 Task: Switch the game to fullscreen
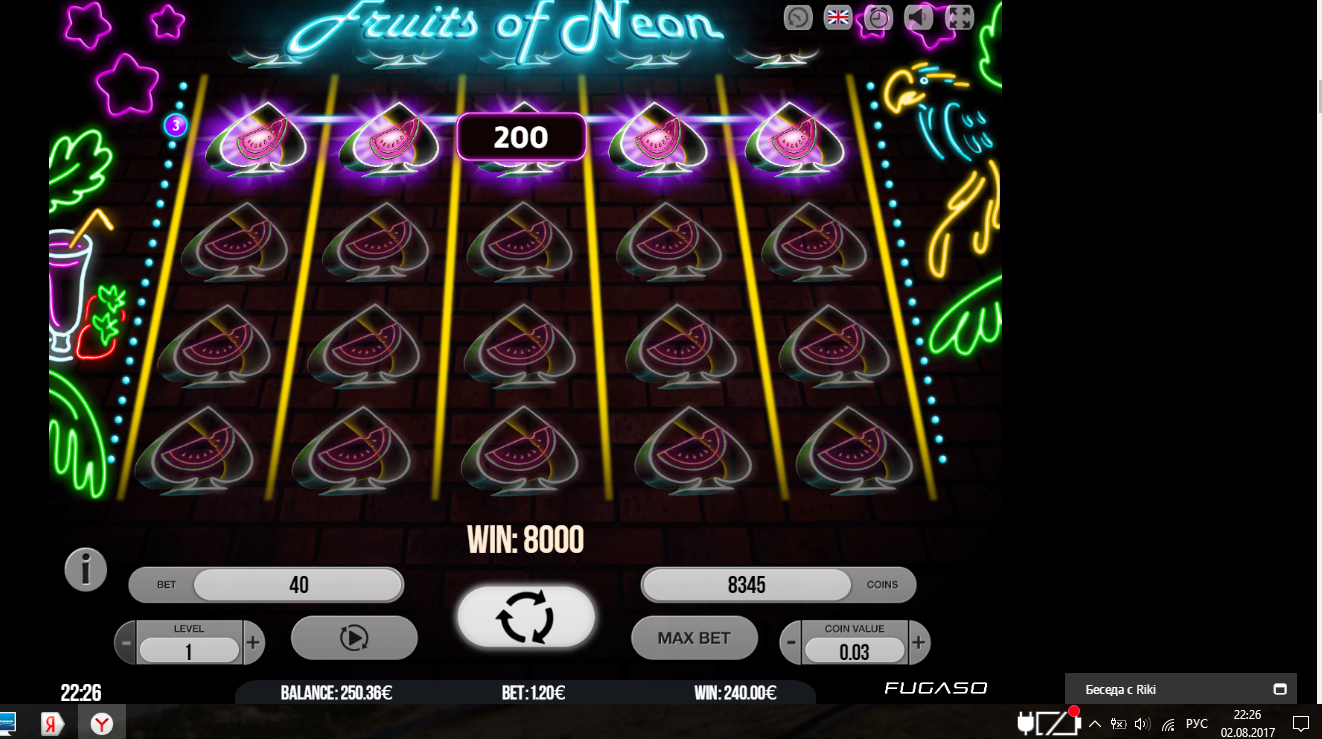(x=959, y=17)
